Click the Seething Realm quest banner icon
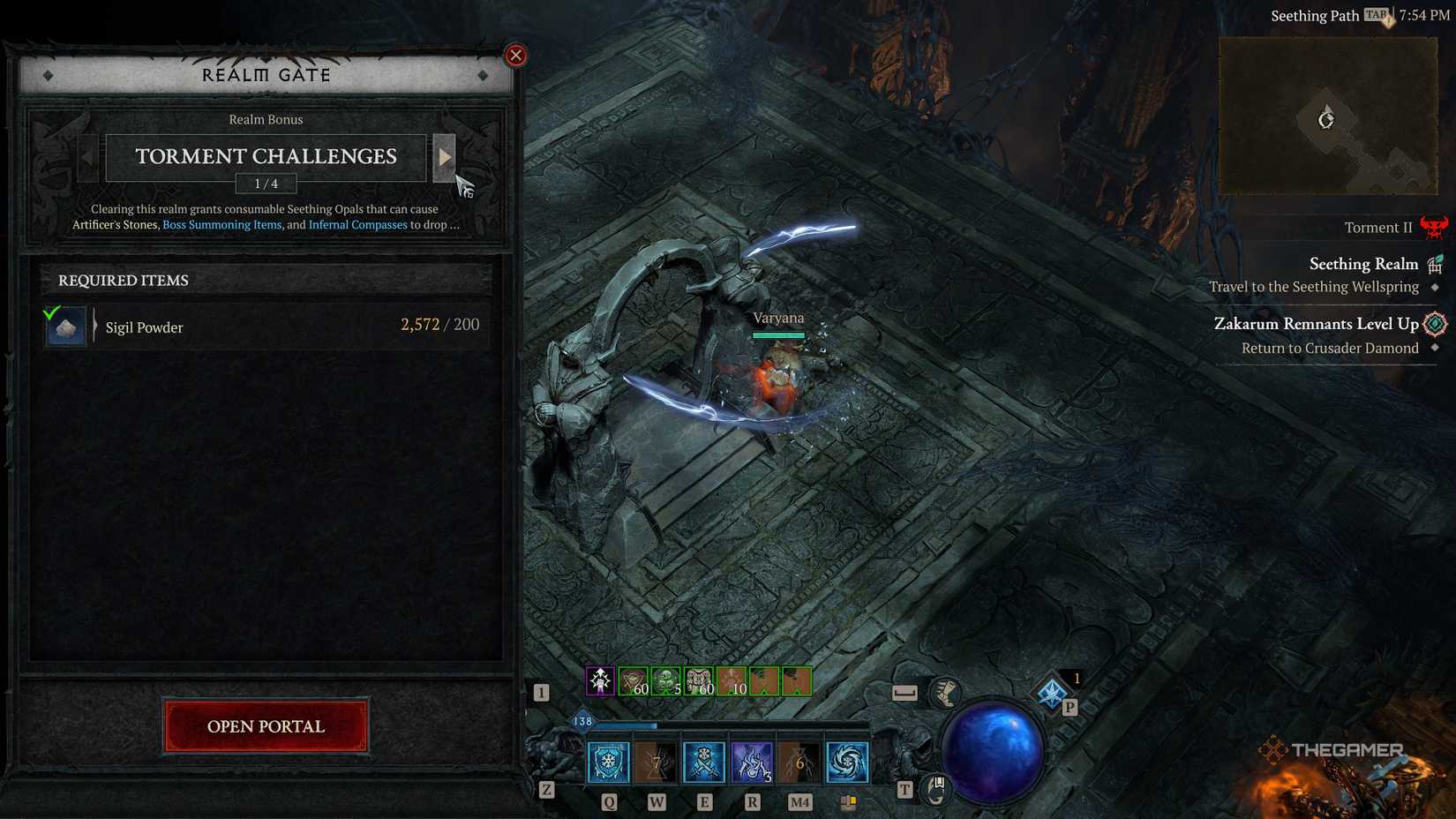 1437,263
